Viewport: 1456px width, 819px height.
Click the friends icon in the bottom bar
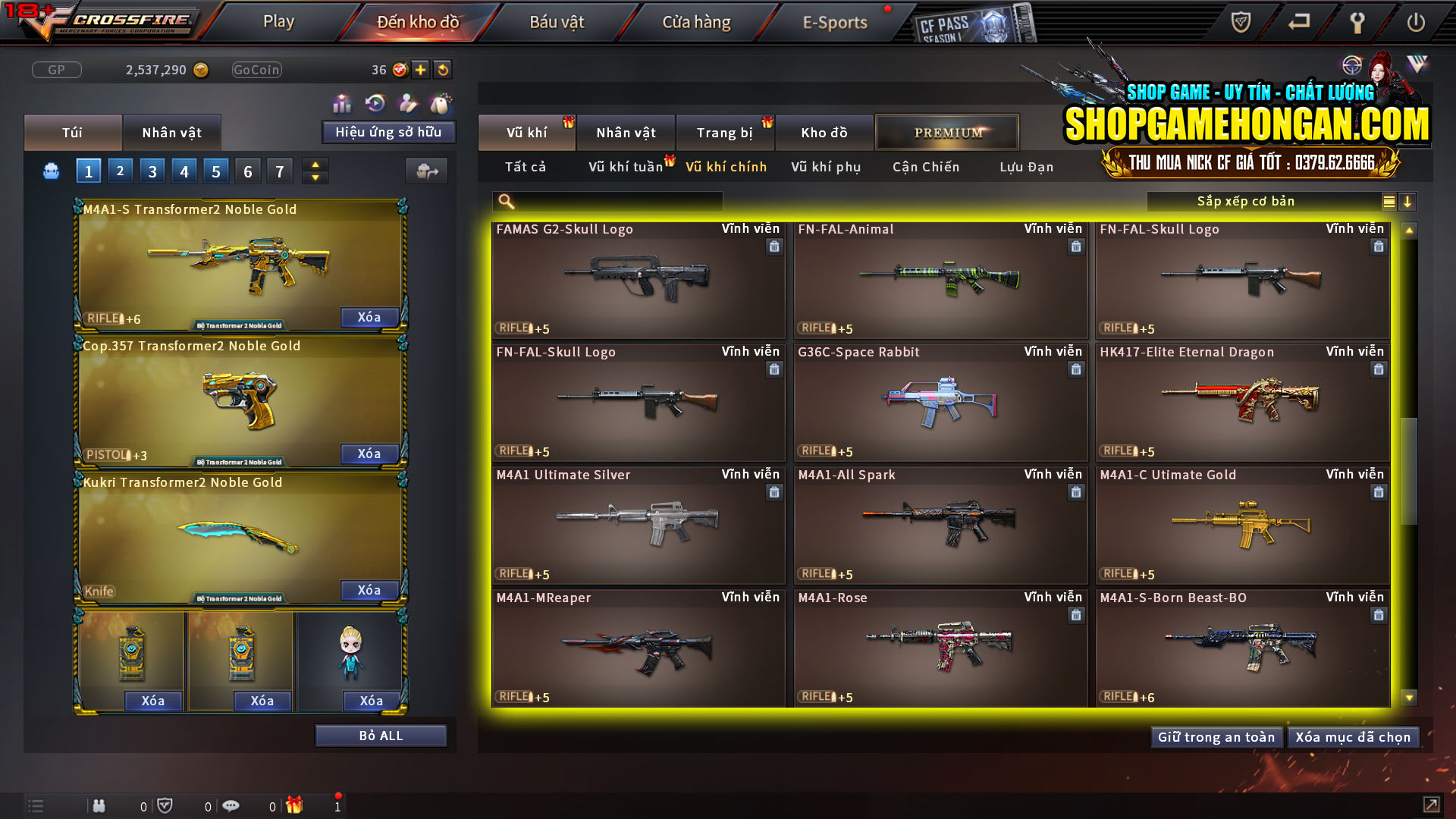(99, 805)
